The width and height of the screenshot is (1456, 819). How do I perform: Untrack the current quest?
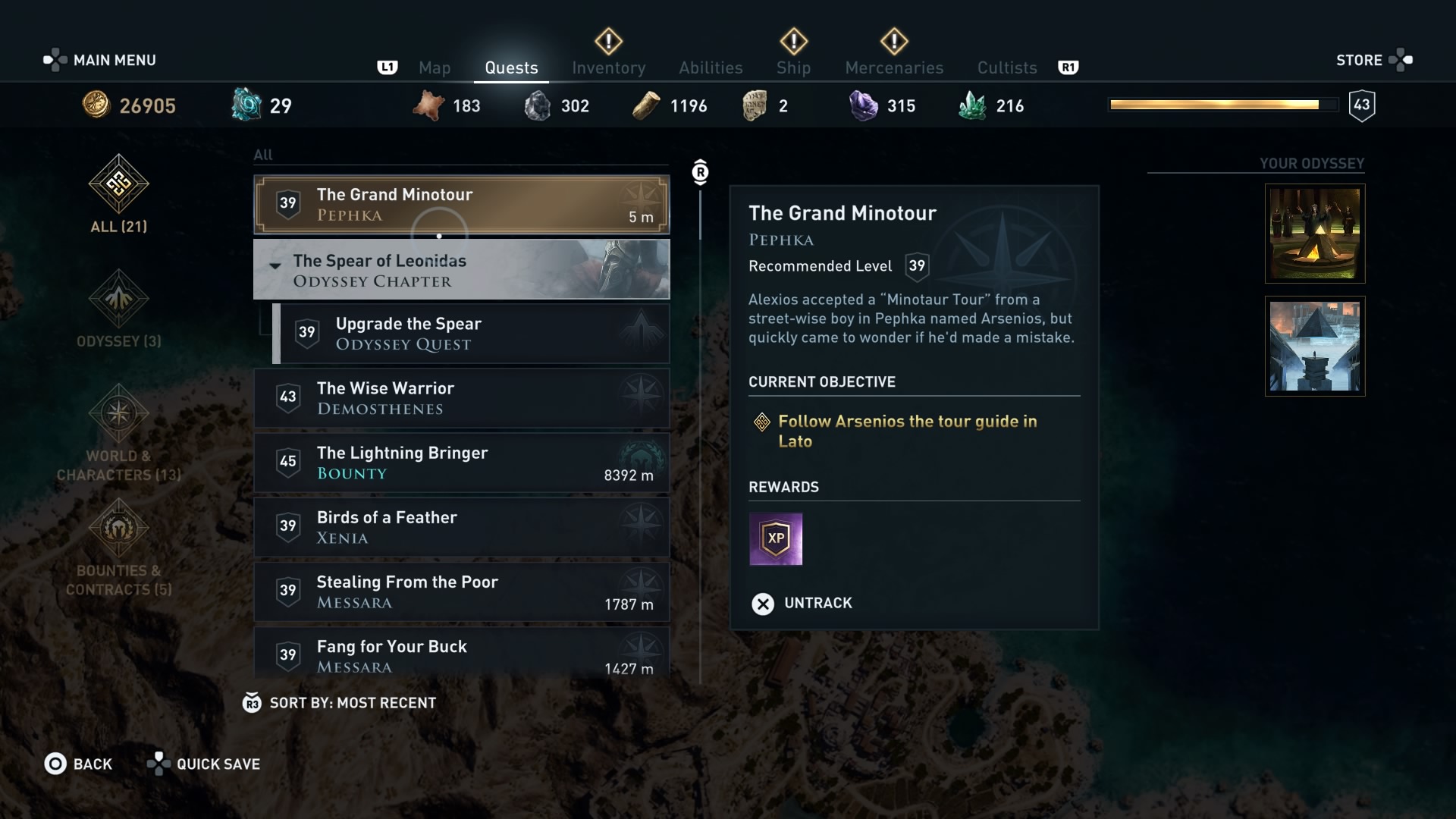(x=802, y=603)
